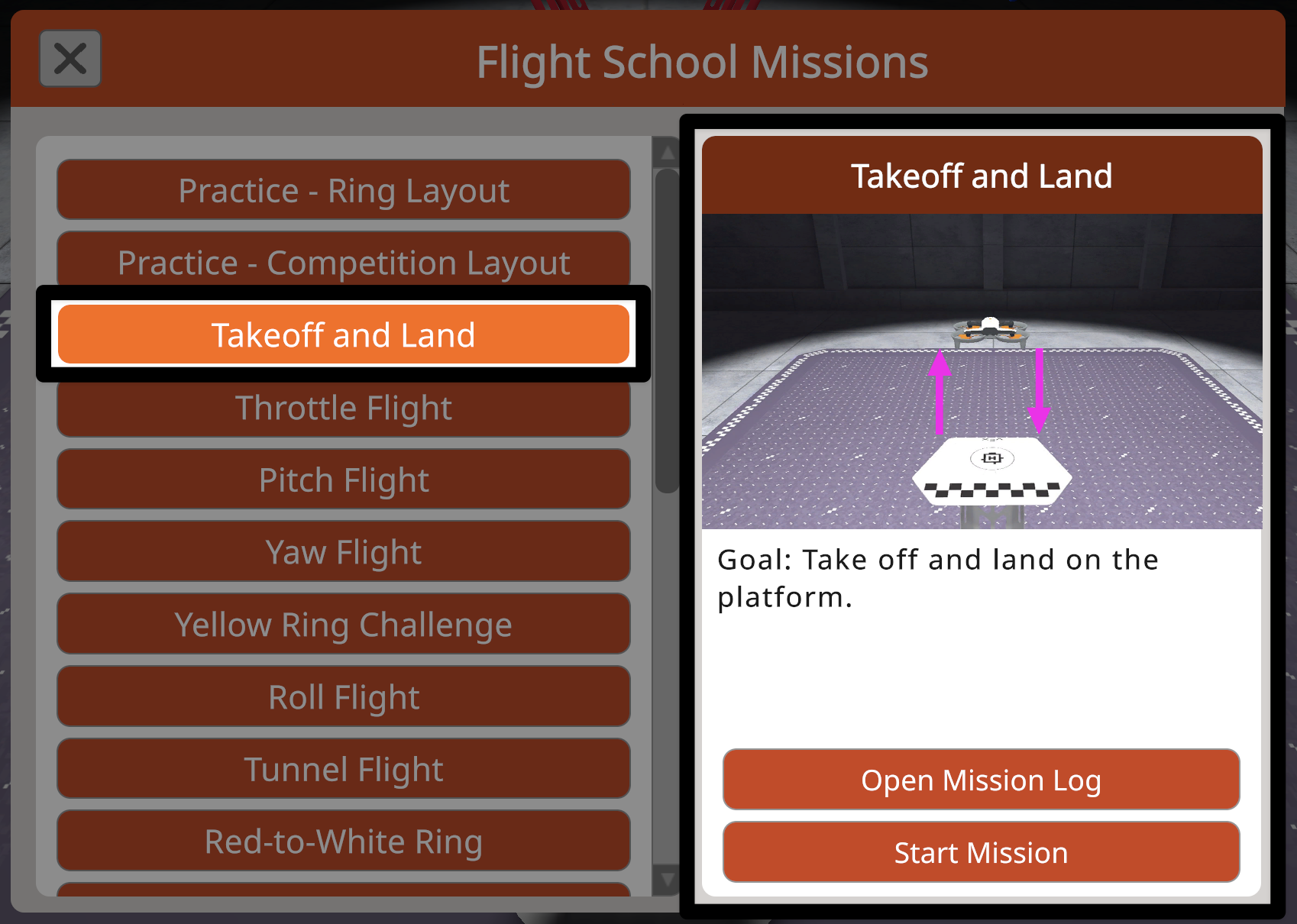
Task: Select the Red-to-White Ring mission
Action: (343, 840)
